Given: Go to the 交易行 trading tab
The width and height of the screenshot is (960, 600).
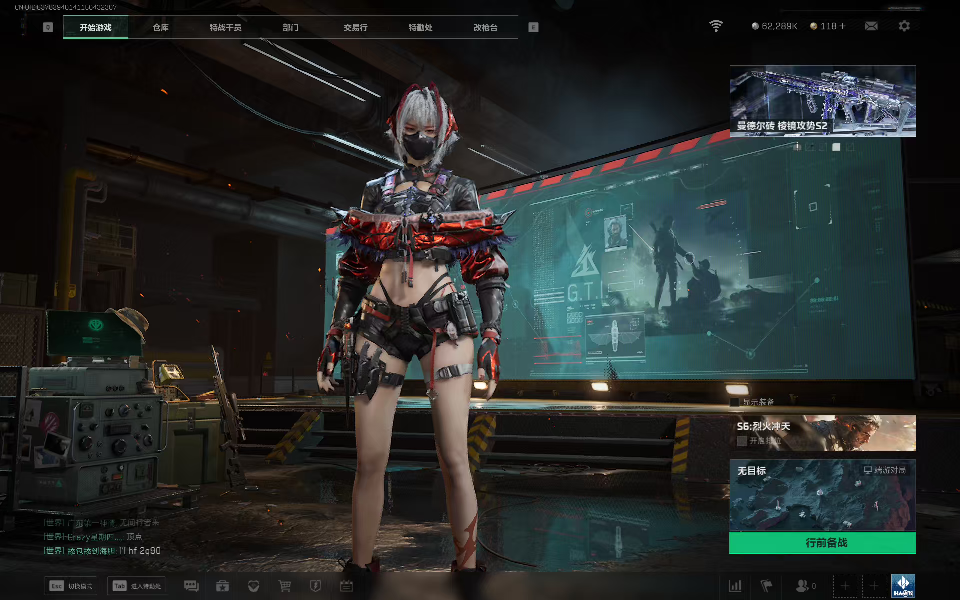Looking at the screenshot, I should click(355, 27).
